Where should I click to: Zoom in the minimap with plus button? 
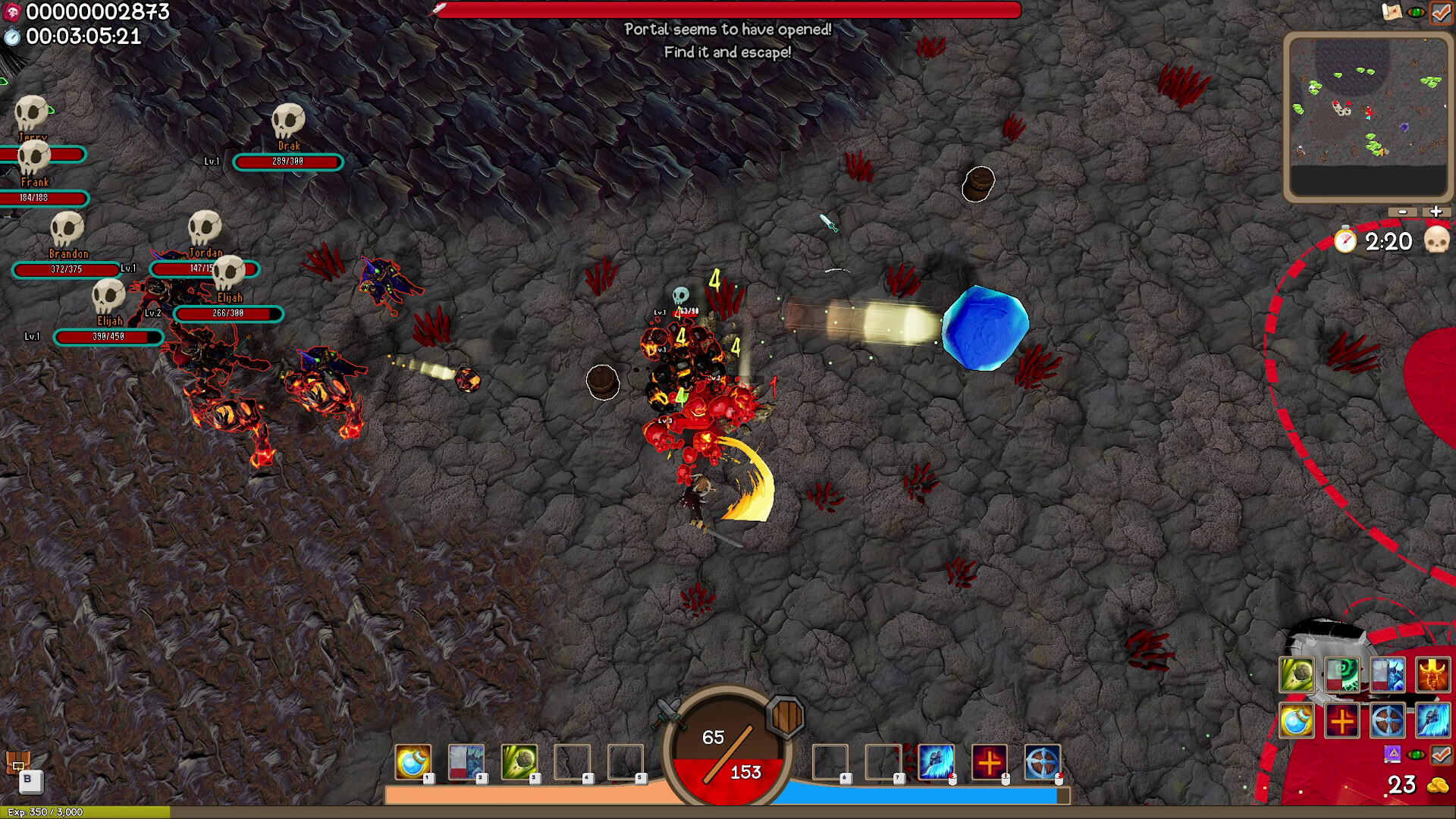[x=1436, y=212]
